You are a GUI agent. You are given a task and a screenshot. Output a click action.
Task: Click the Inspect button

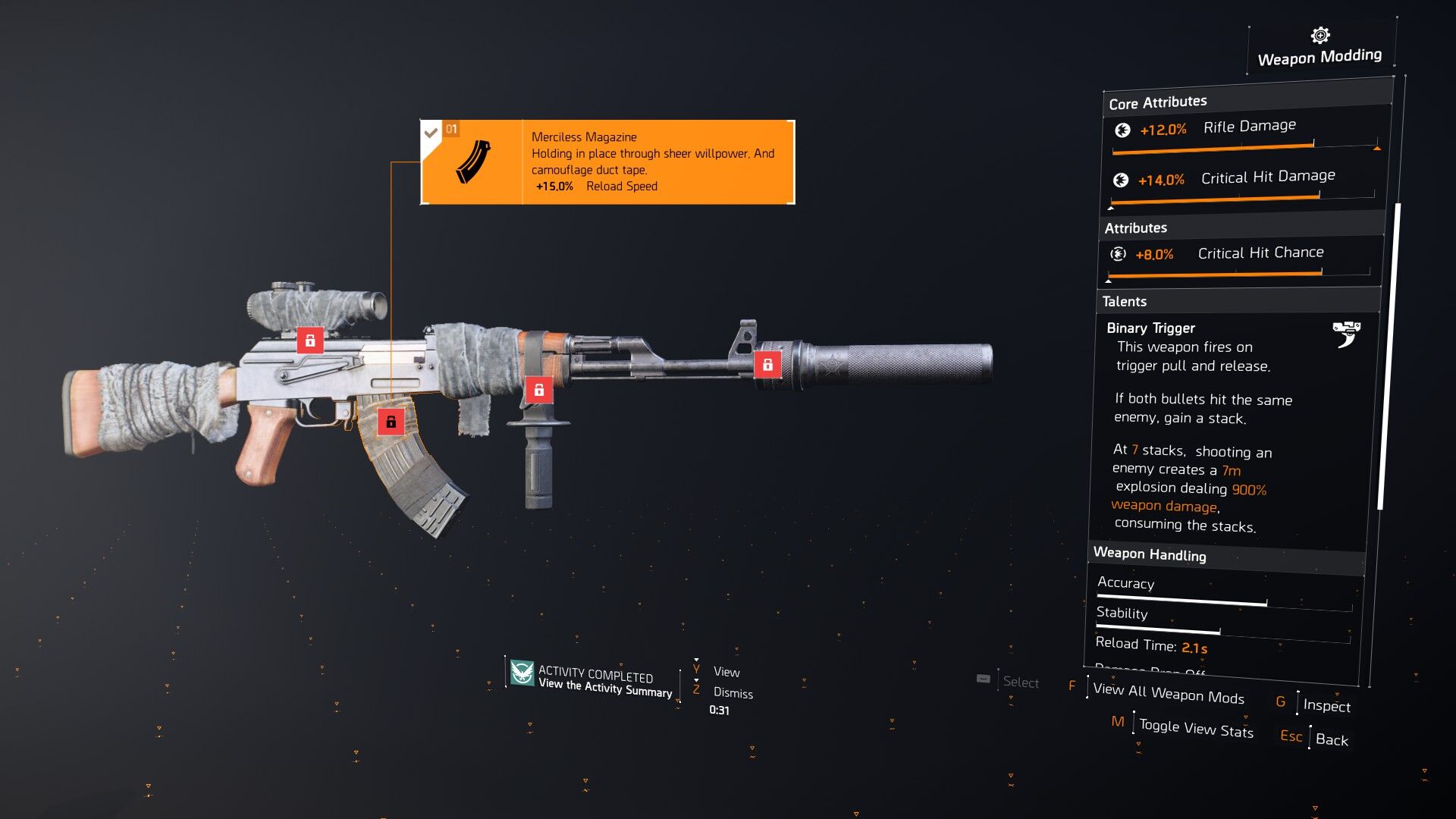tap(1326, 705)
